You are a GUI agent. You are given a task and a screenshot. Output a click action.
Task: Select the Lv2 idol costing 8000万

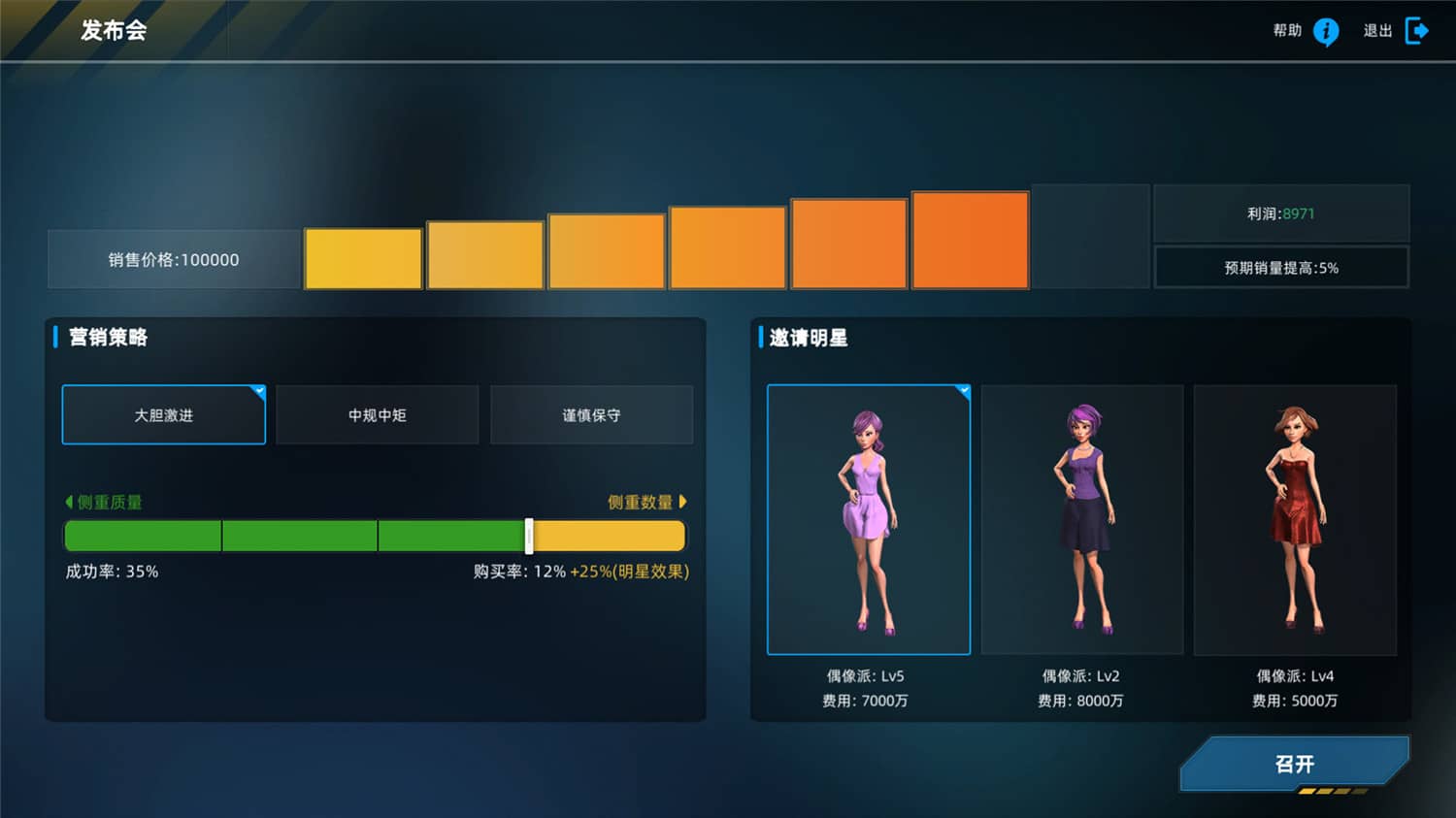click(1082, 519)
